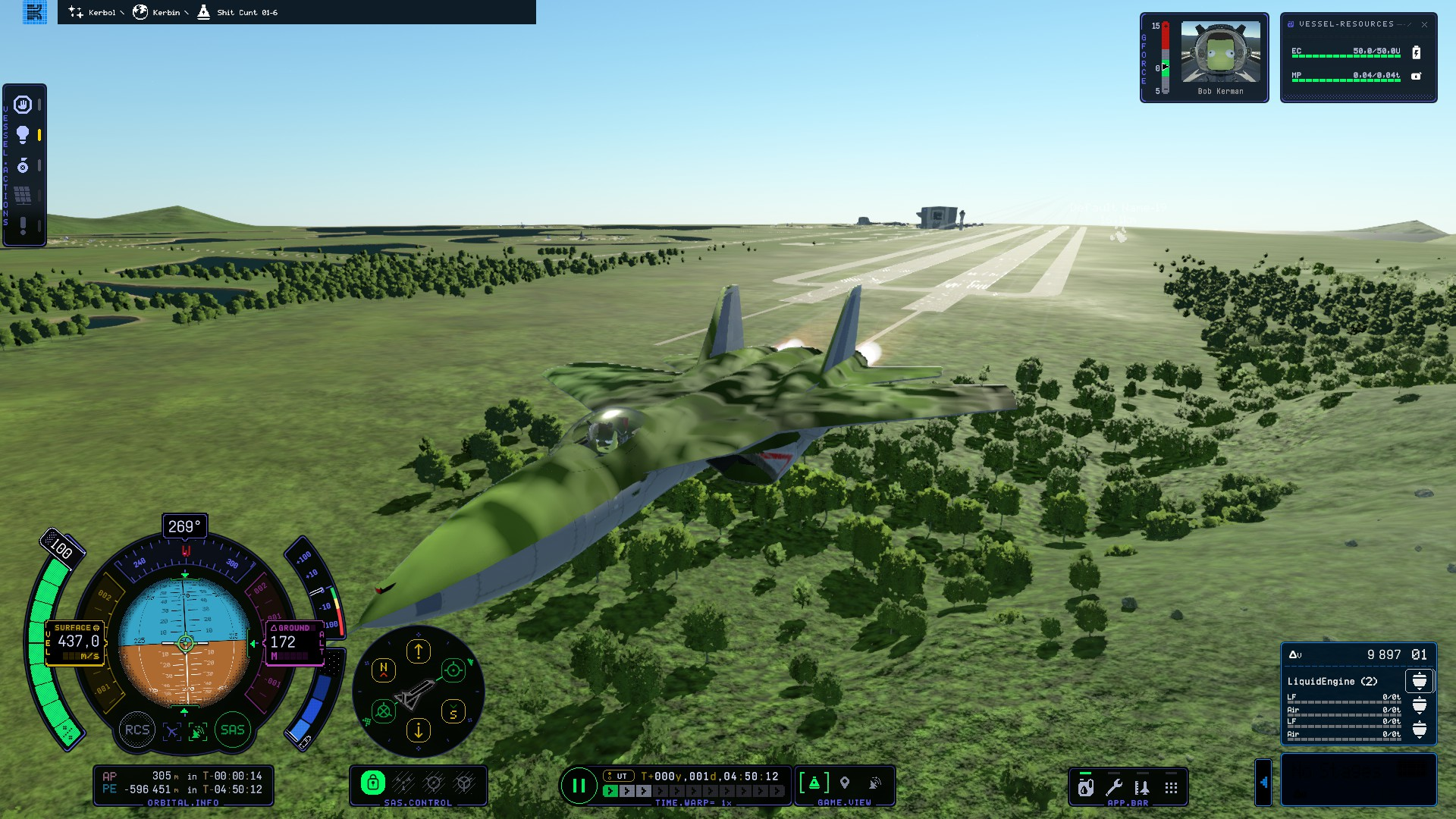
Task: Close the Vessel Resources panel
Action: coord(1424,24)
